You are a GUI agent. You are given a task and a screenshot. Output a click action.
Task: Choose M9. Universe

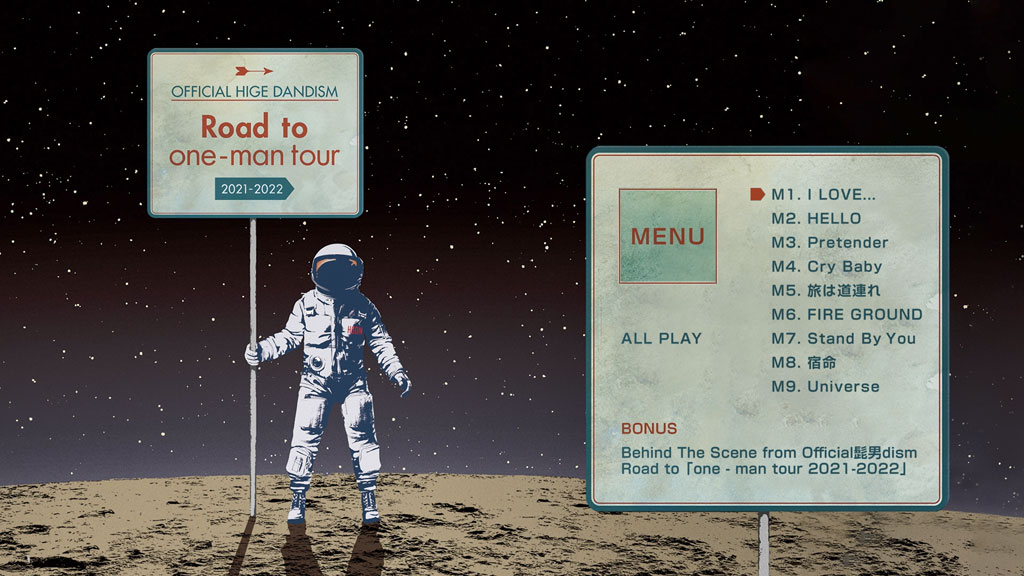825,386
